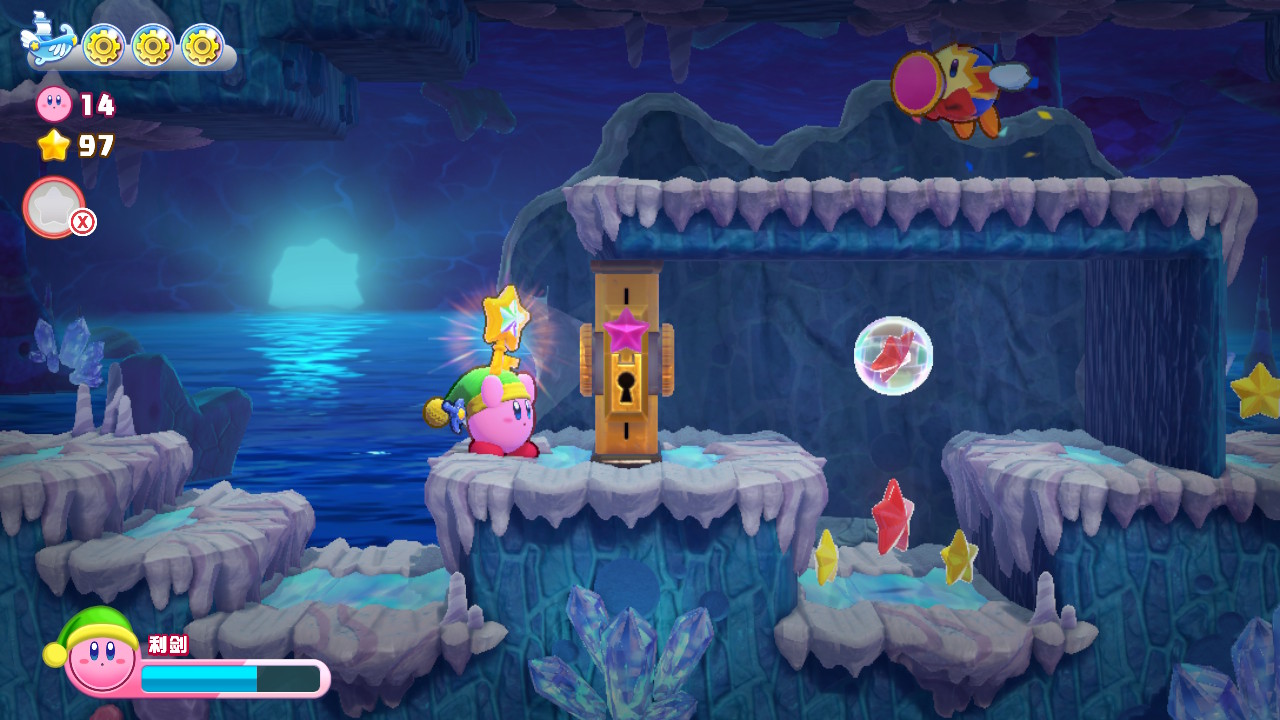The height and width of the screenshot is (720, 1280).
Task: Click the pink Kirby lives icon
Action: tap(54, 104)
